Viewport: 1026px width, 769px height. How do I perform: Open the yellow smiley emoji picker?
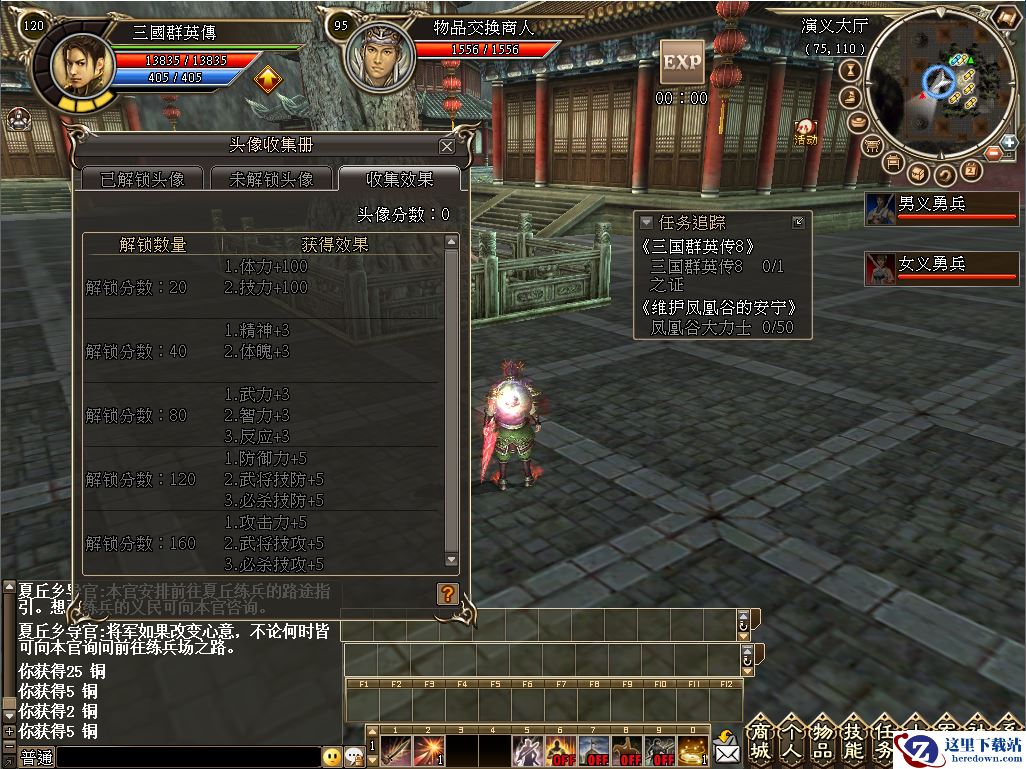click(x=332, y=757)
